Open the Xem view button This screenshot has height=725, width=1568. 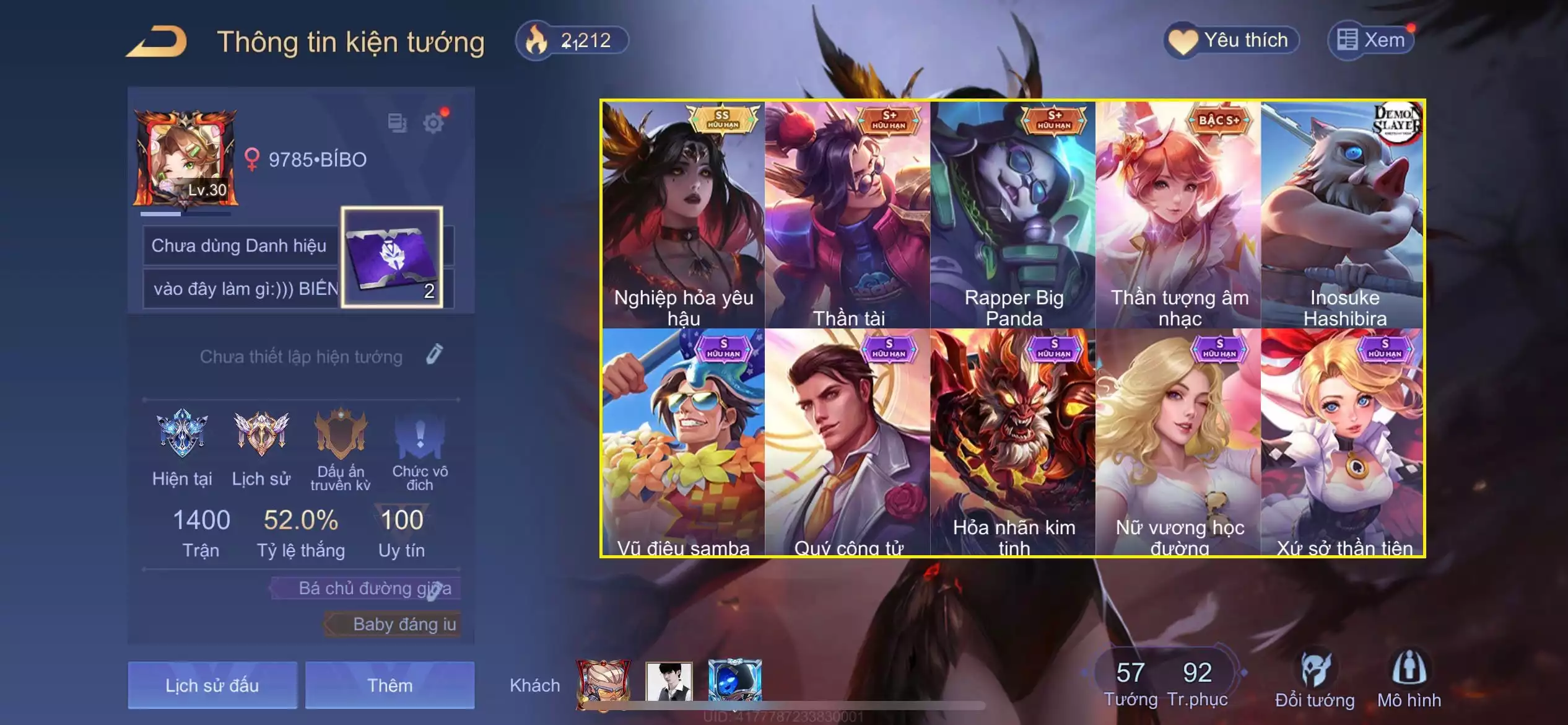[x=1371, y=41]
